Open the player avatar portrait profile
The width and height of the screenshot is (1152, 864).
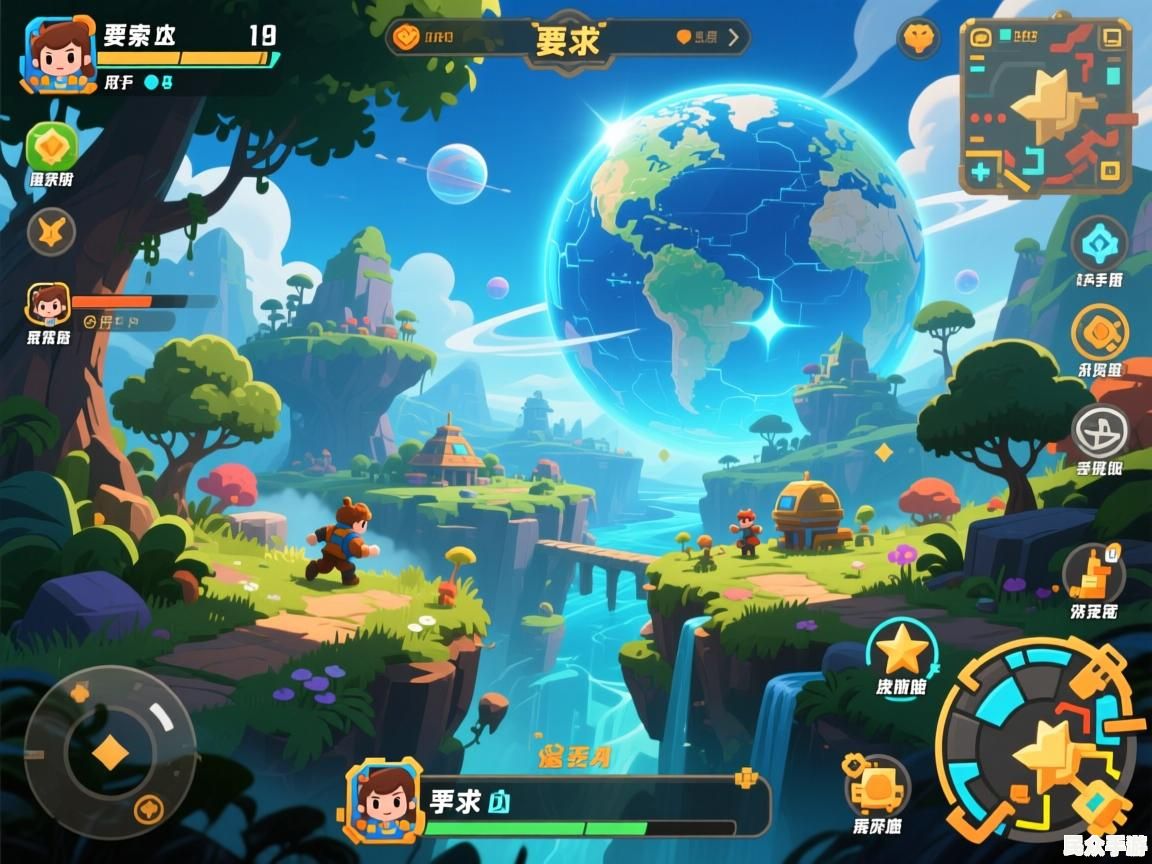60,53
